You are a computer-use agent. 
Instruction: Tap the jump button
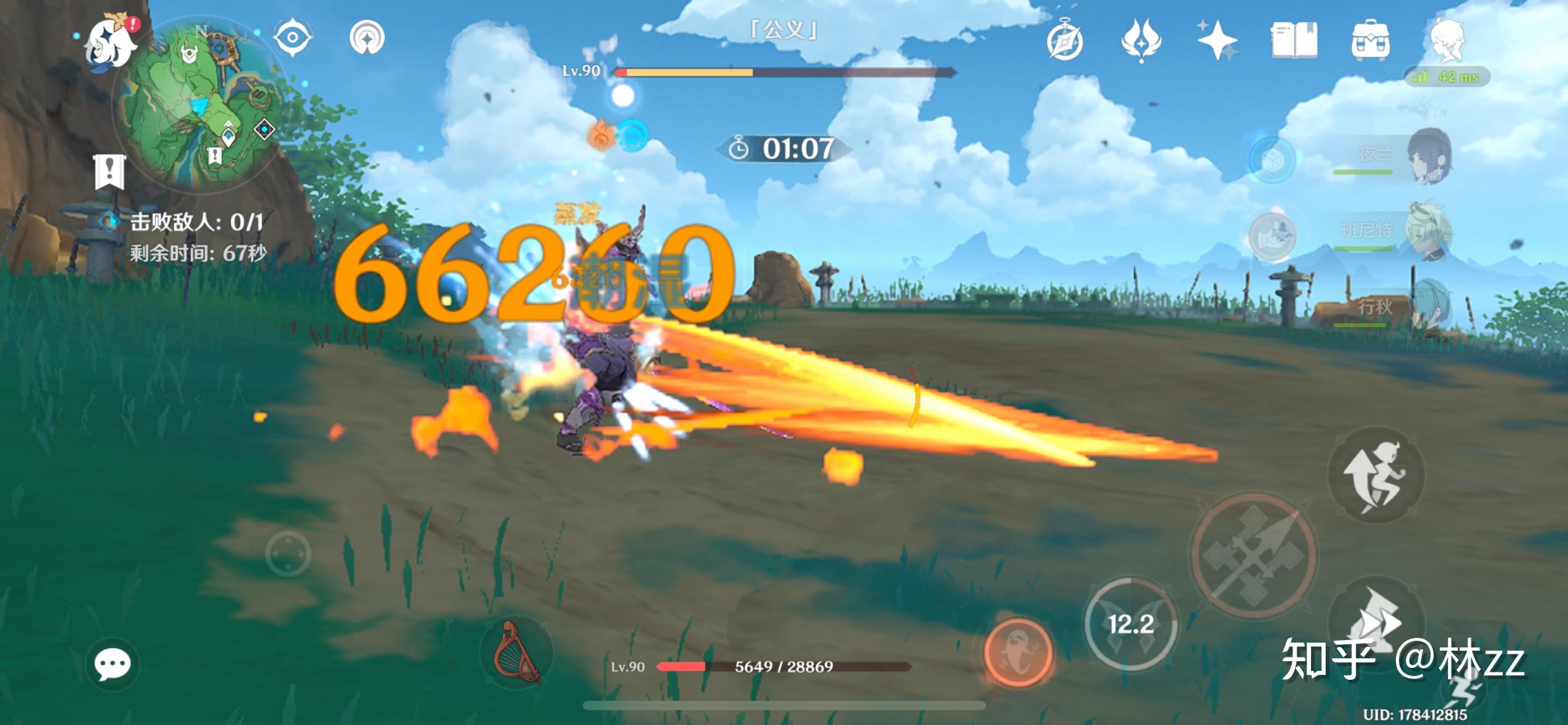(1376, 476)
